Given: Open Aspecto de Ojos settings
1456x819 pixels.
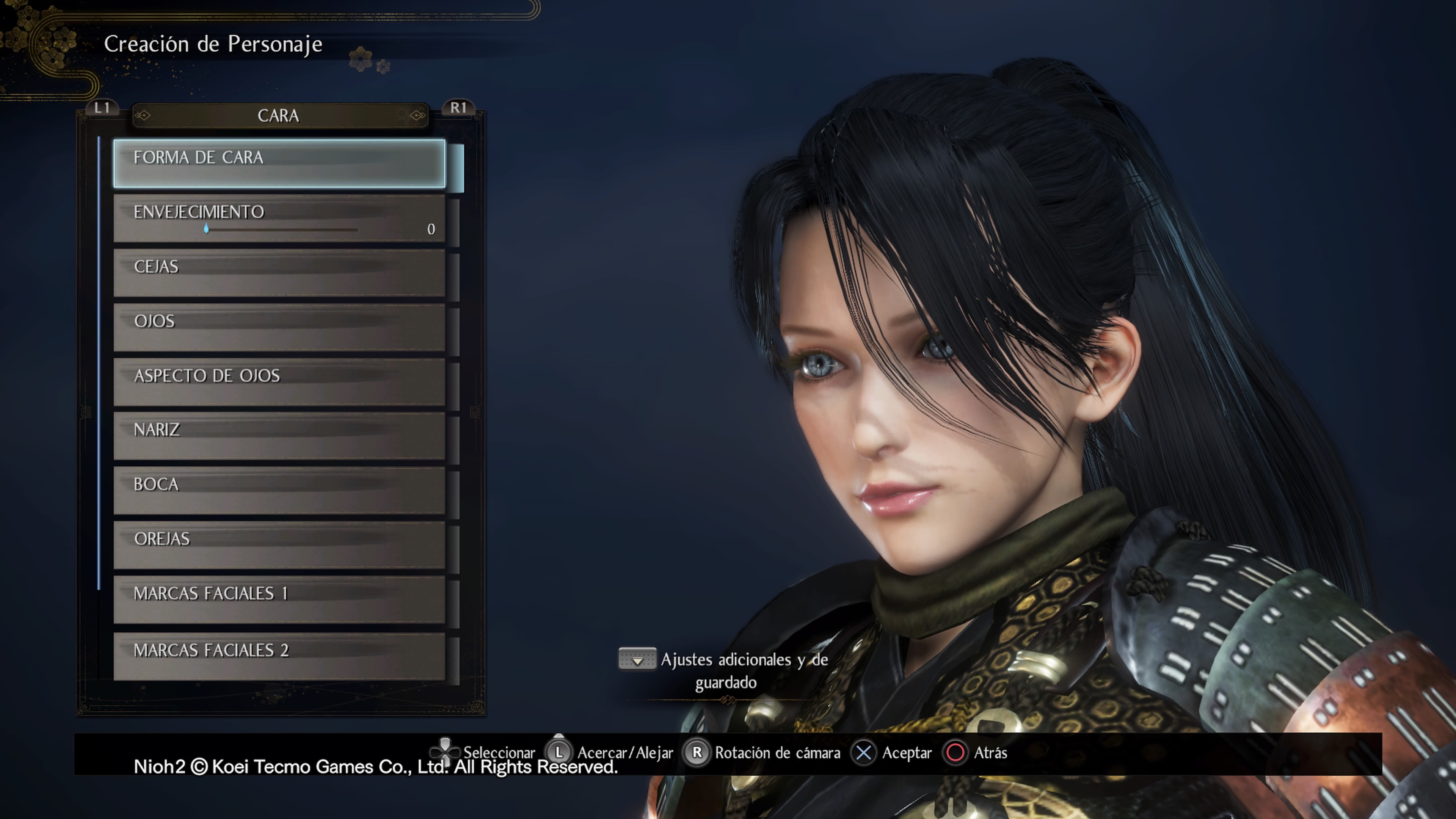Looking at the screenshot, I should [279, 381].
